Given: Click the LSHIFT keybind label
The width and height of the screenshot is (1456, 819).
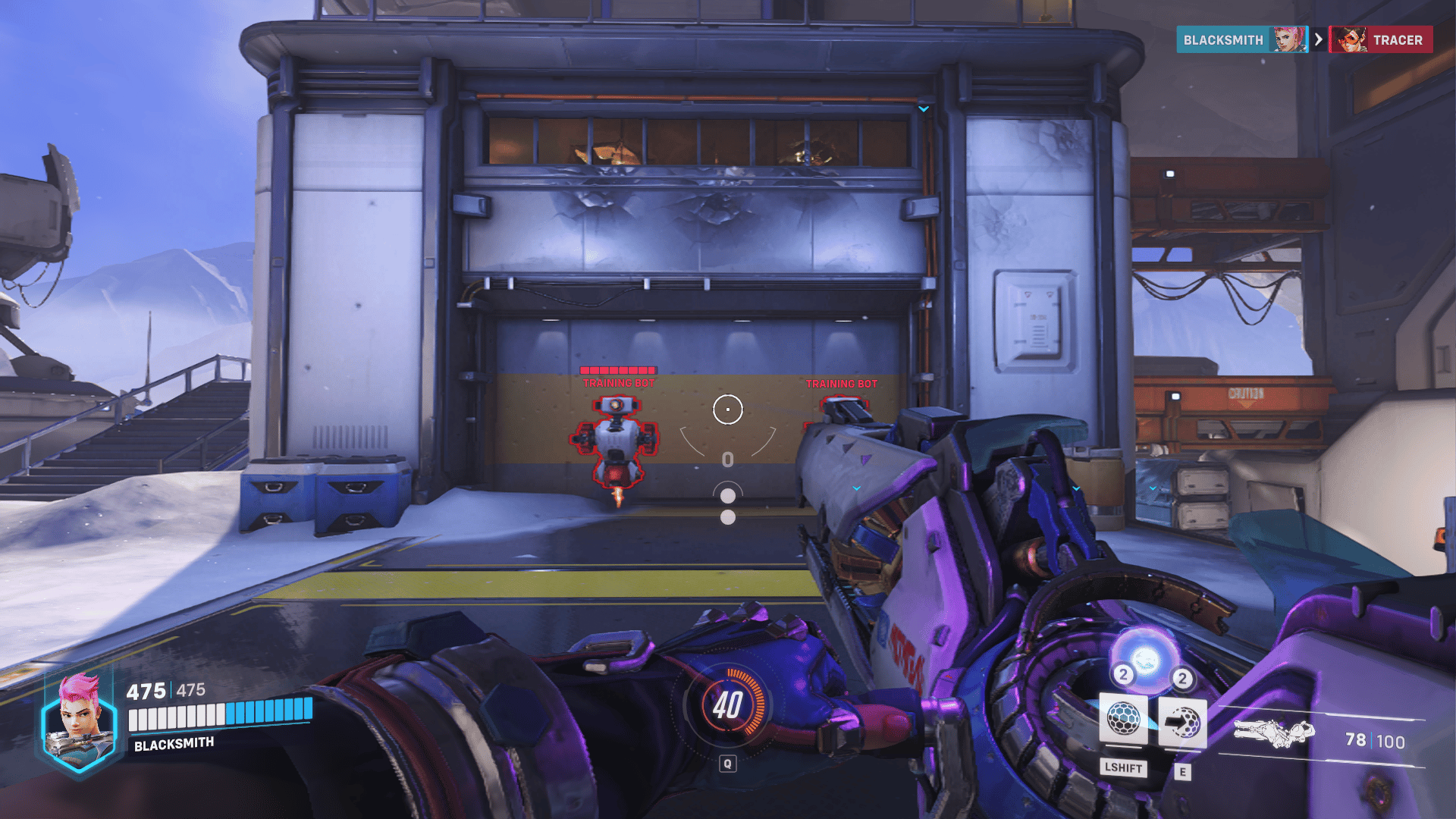Looking at the screenshot, I should [x=1123, y=769].
